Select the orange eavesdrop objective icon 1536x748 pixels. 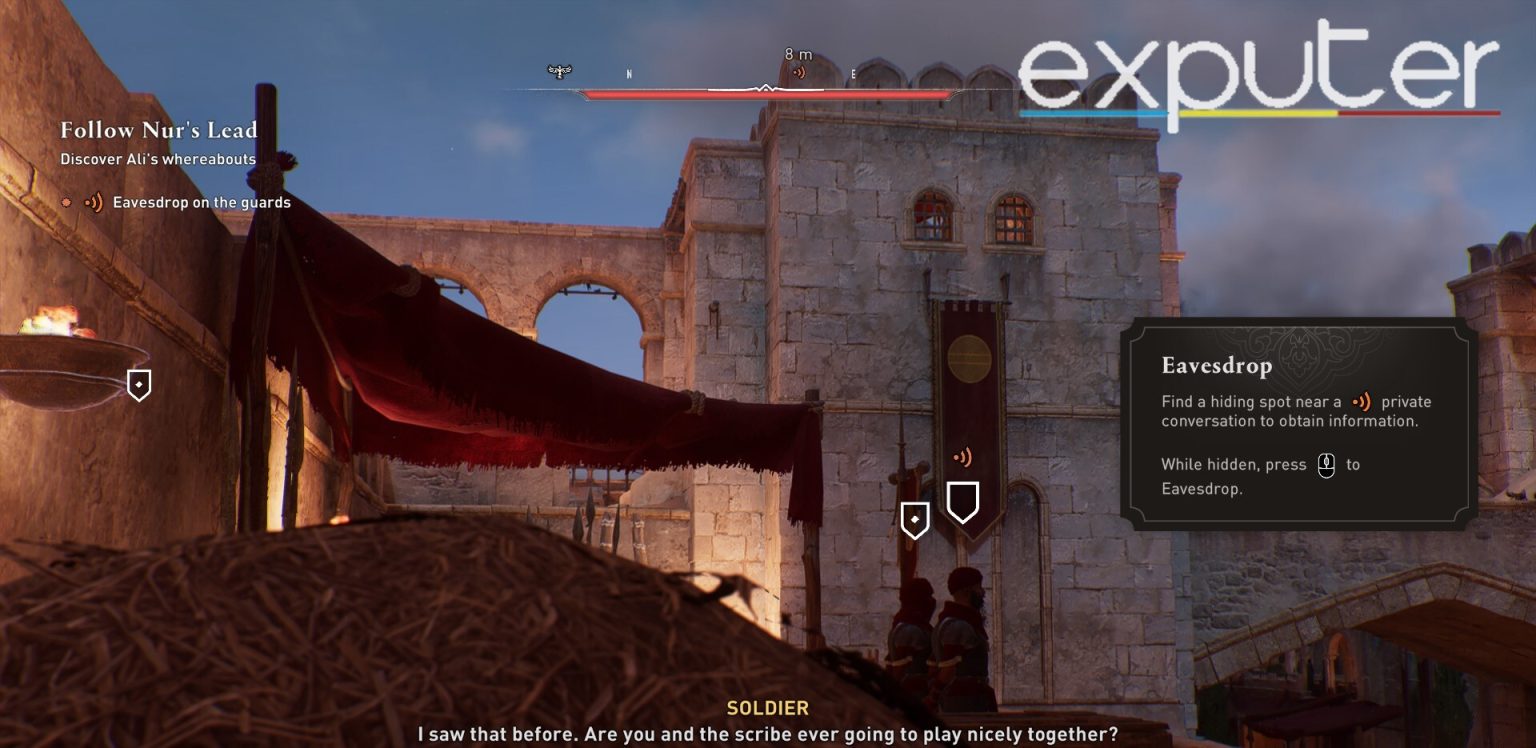[95, 202]
